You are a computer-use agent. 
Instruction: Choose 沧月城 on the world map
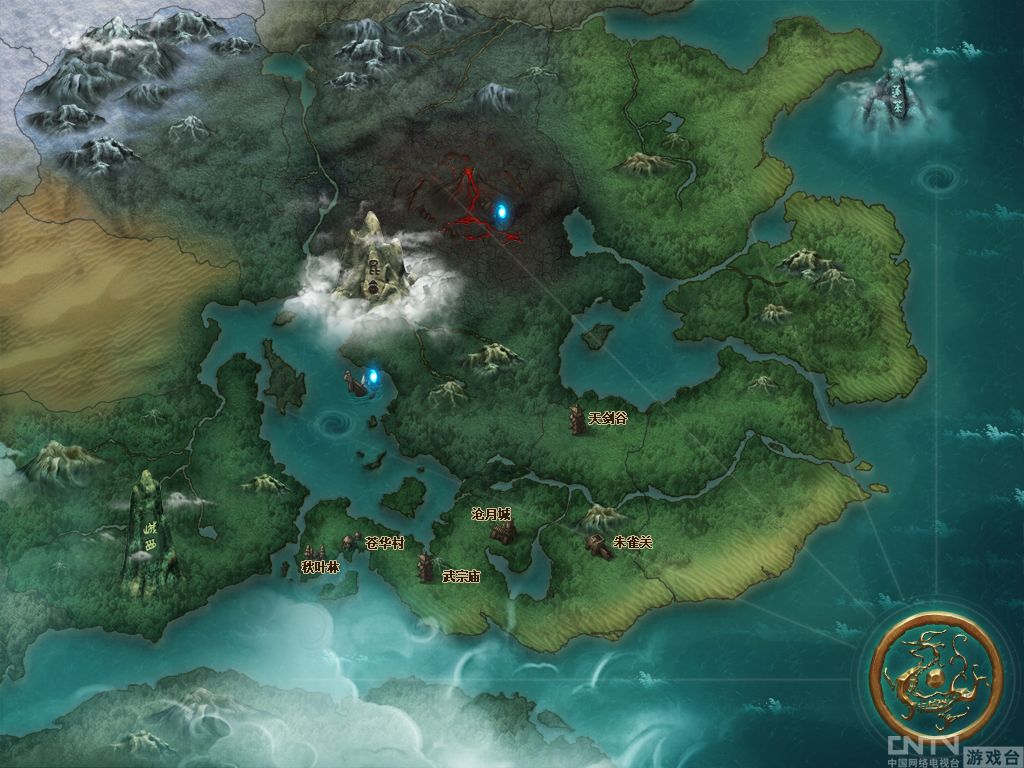point(501,529)
